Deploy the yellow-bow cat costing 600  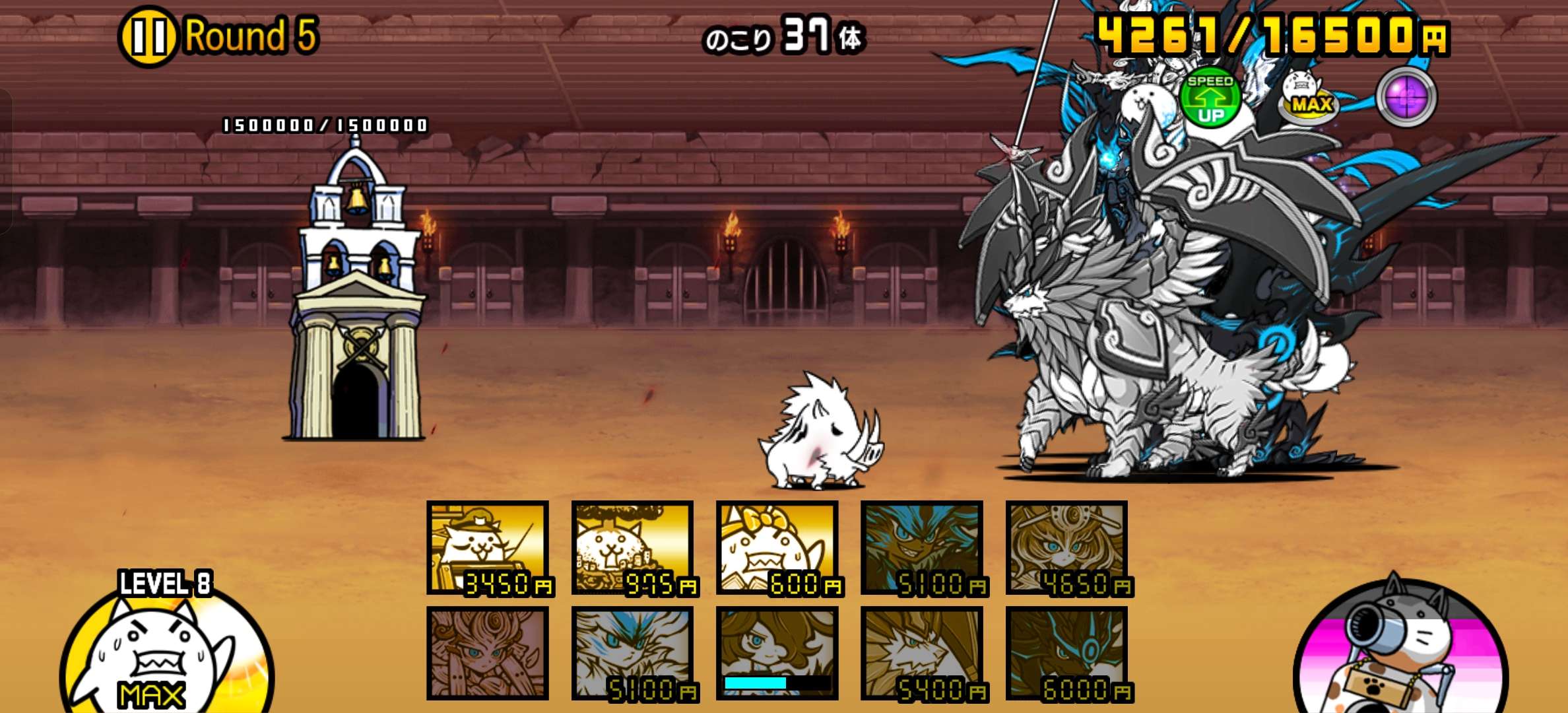click(777, 548)
